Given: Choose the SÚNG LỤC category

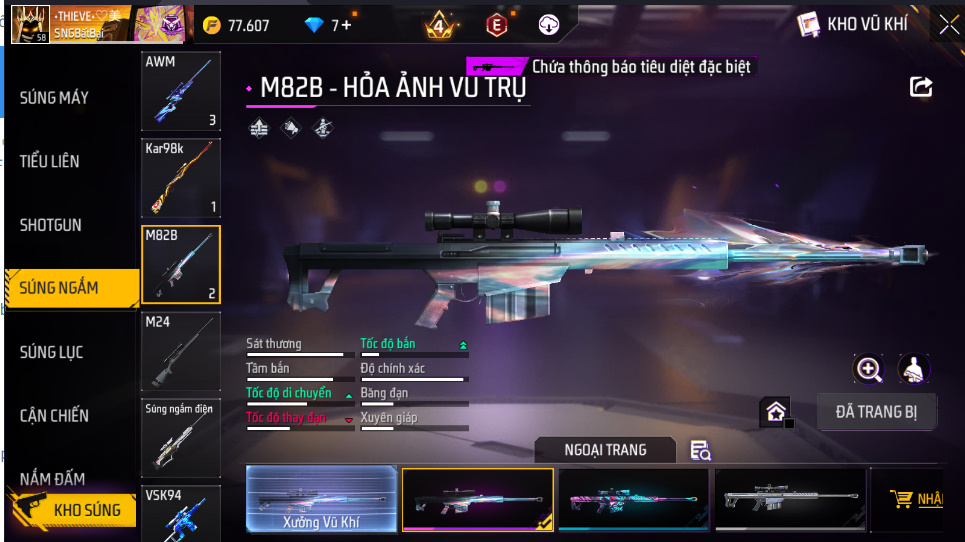Looking at the screenshot, I should pos(52,352).
